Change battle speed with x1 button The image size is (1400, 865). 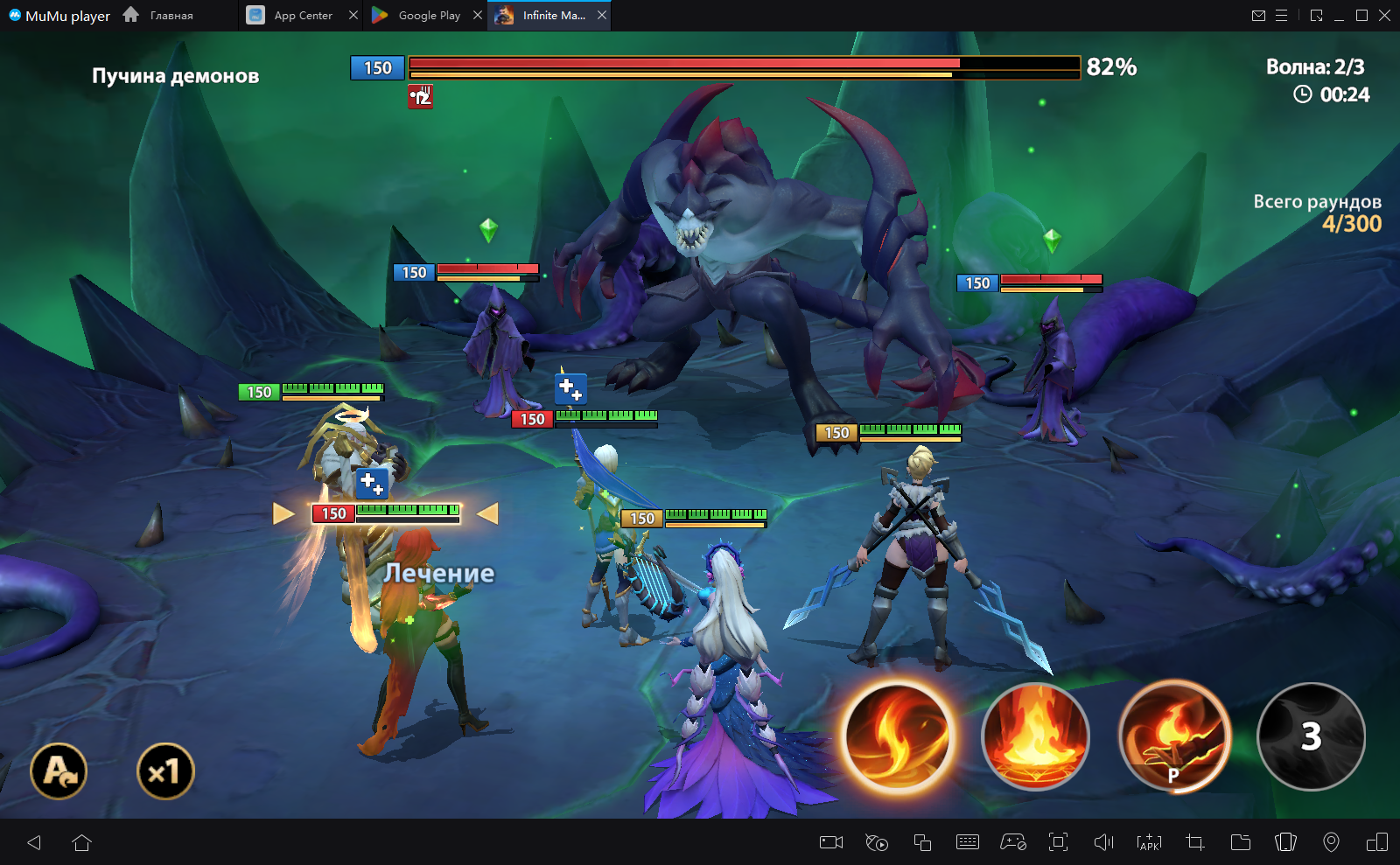coord(165,771)
